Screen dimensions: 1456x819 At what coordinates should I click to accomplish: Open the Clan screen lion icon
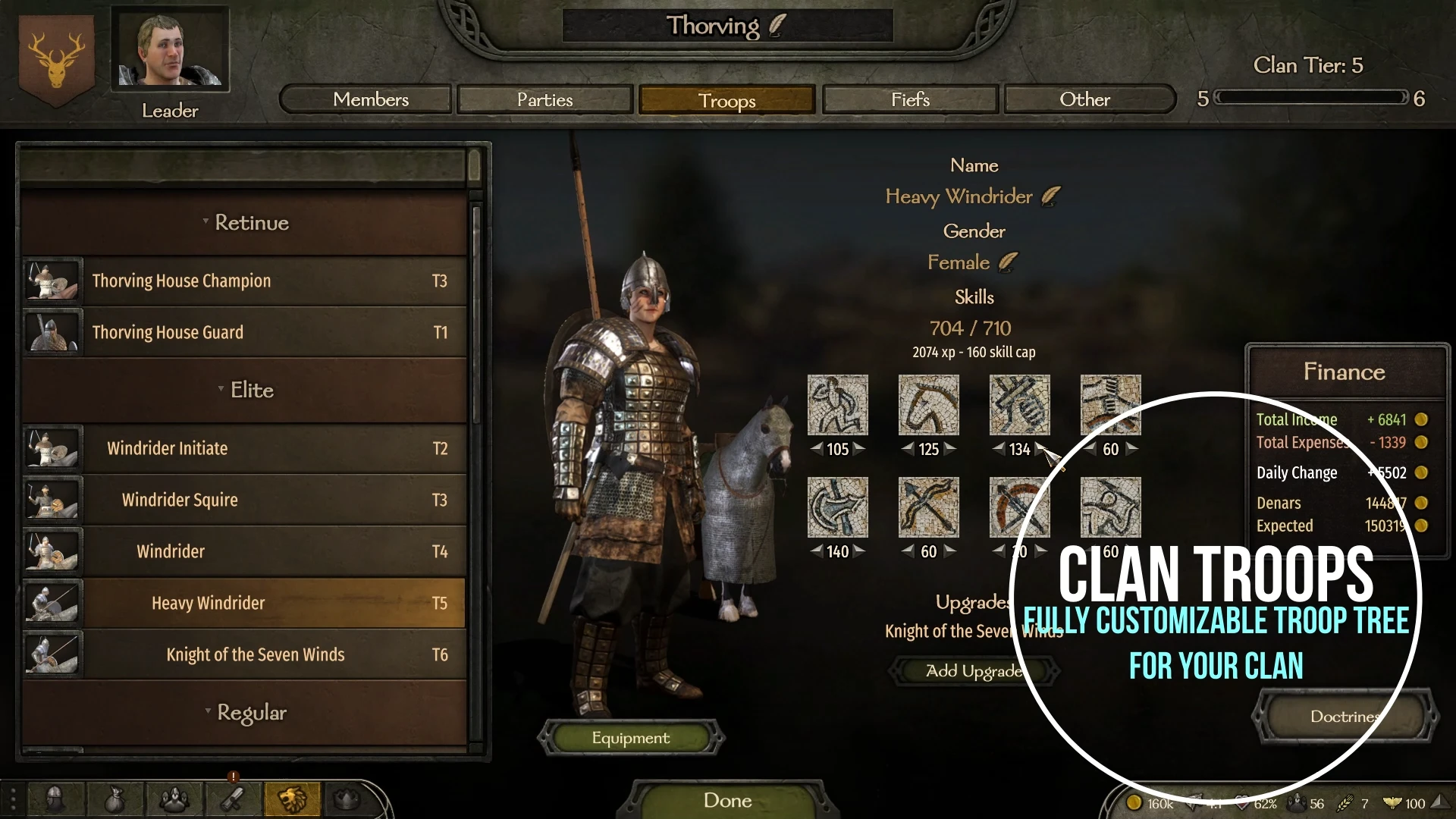(292, 798)
